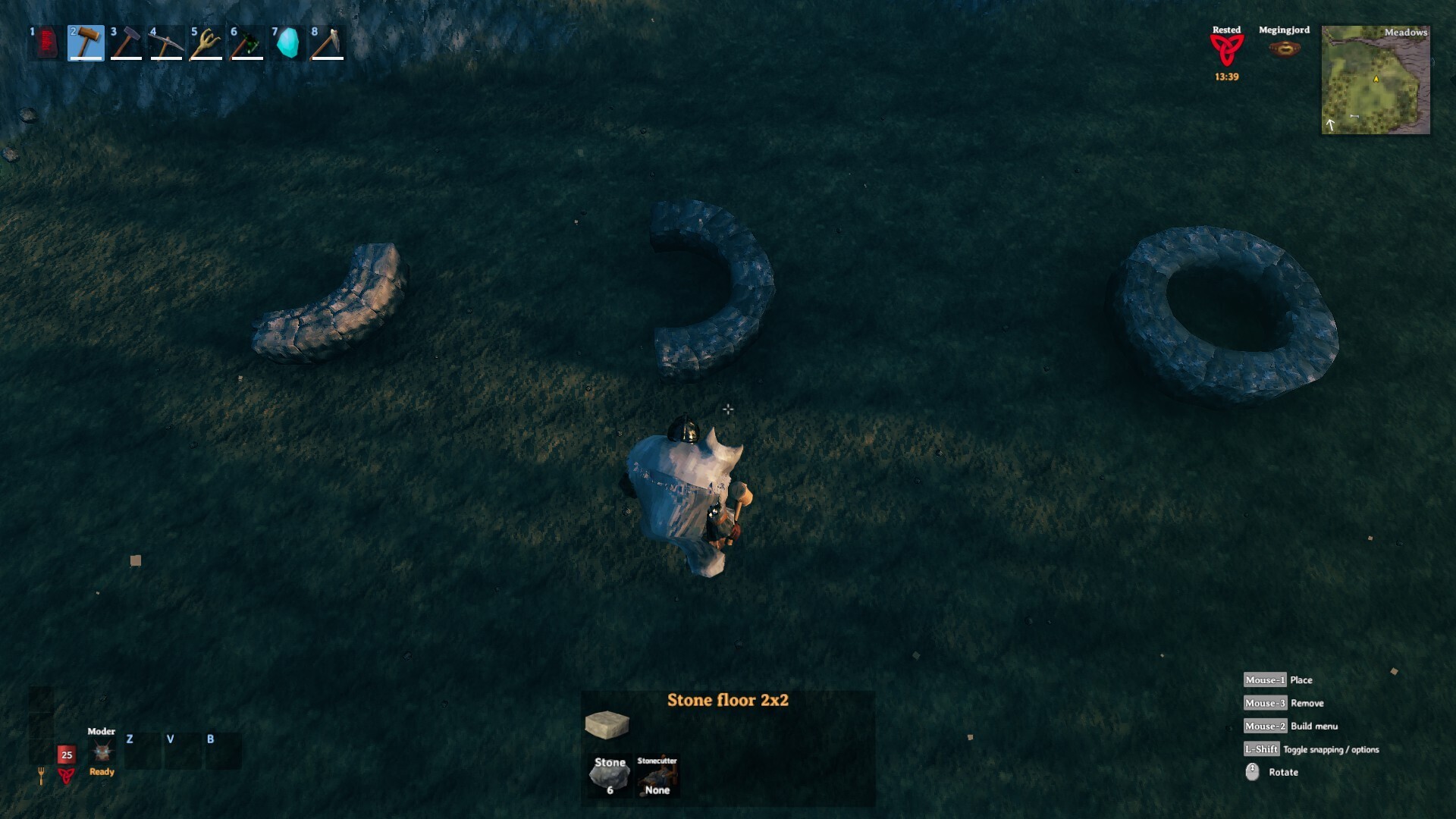Open the build menu via Mouse-2 hint
This screenshot has width=1456, height=819.
coord(1266,726)
